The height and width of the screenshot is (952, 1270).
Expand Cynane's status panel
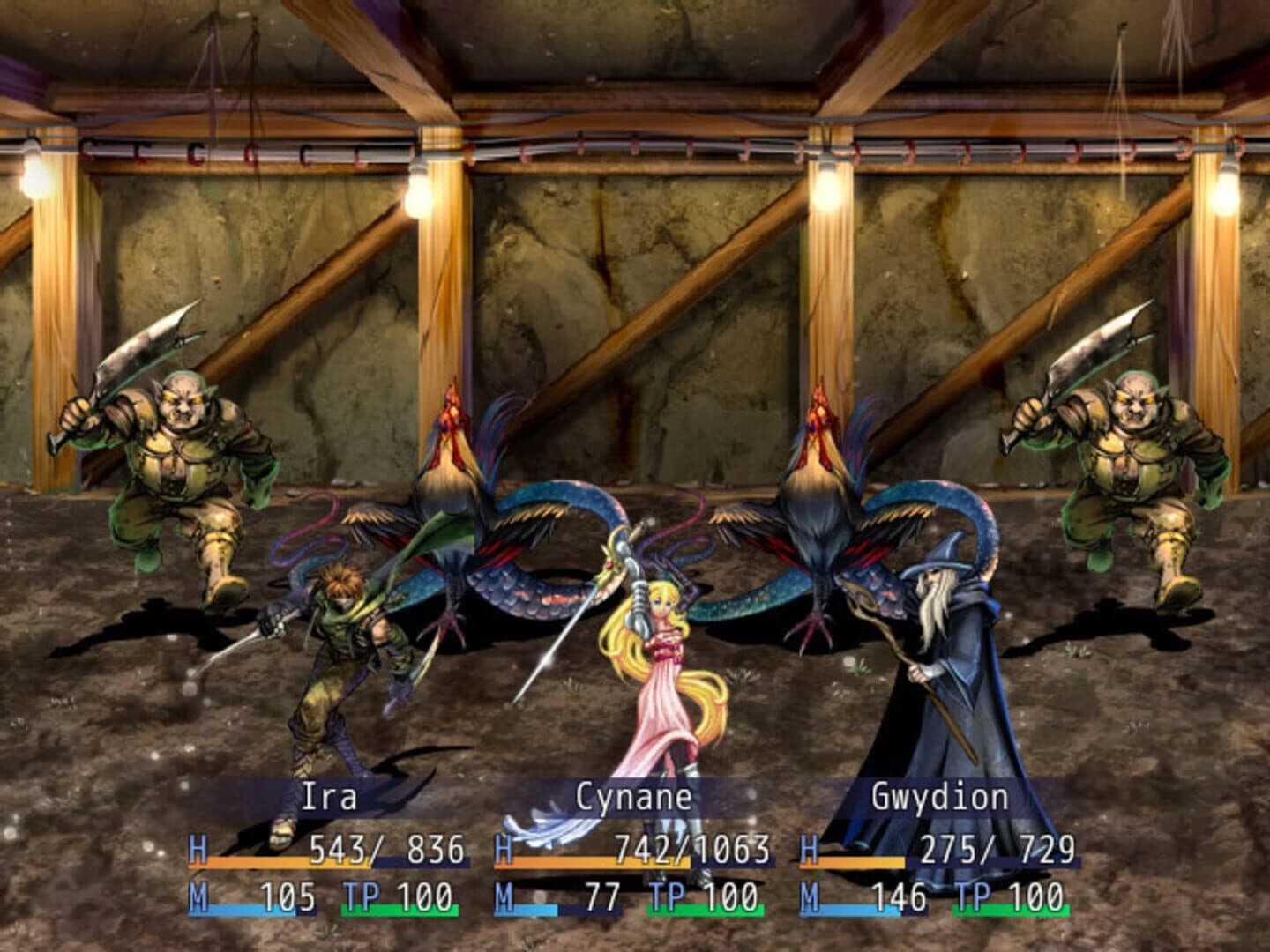pyautogui.click(x=635, y=846)
